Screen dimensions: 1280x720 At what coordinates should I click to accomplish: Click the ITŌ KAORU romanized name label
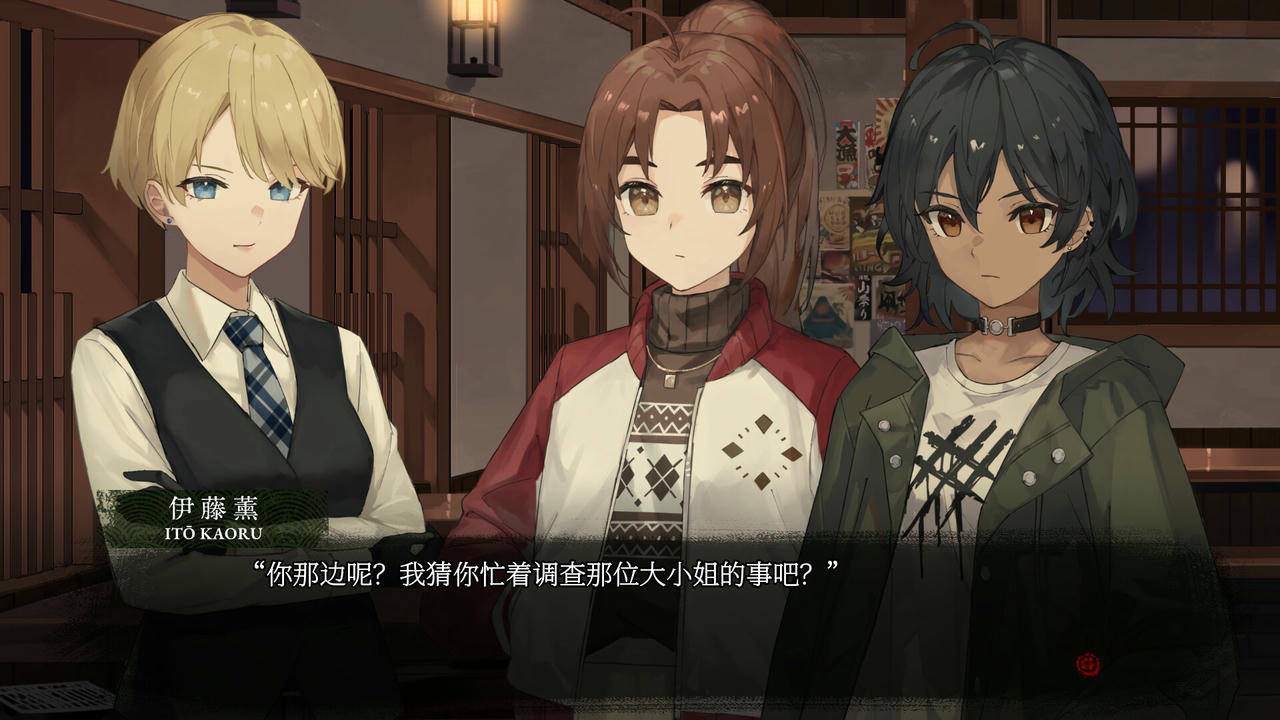click(x=213, y=533)
